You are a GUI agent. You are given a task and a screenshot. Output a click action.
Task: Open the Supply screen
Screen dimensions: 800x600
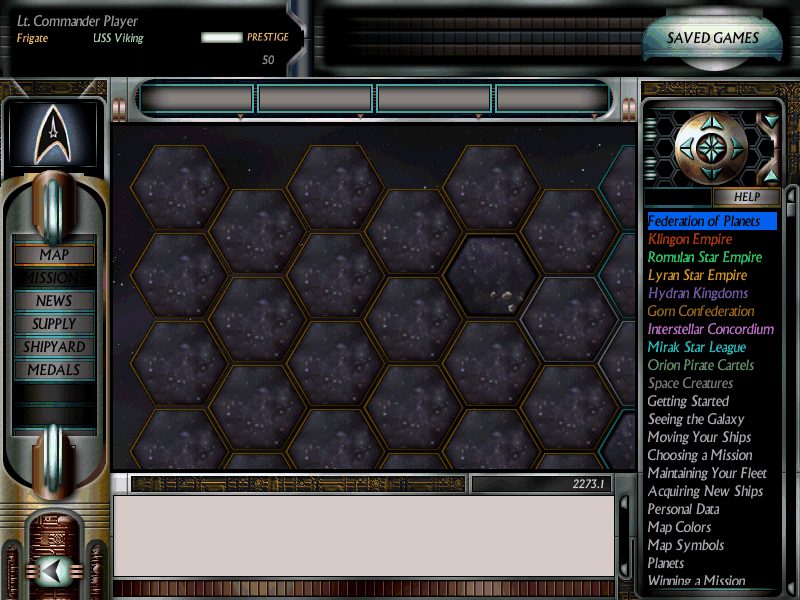coord(54,324)
